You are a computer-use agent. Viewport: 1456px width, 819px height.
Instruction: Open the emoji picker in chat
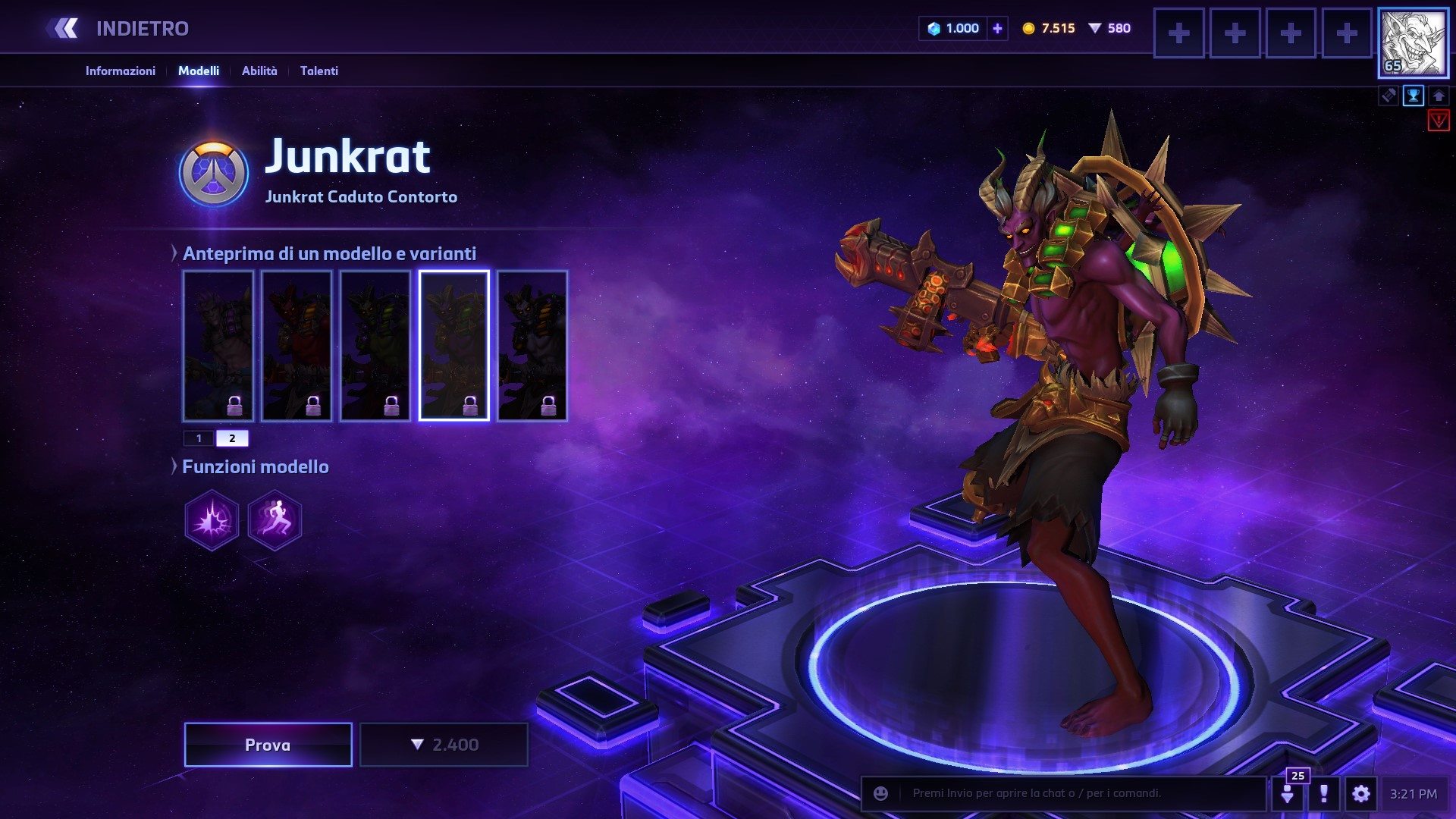(x=880, y=793)
